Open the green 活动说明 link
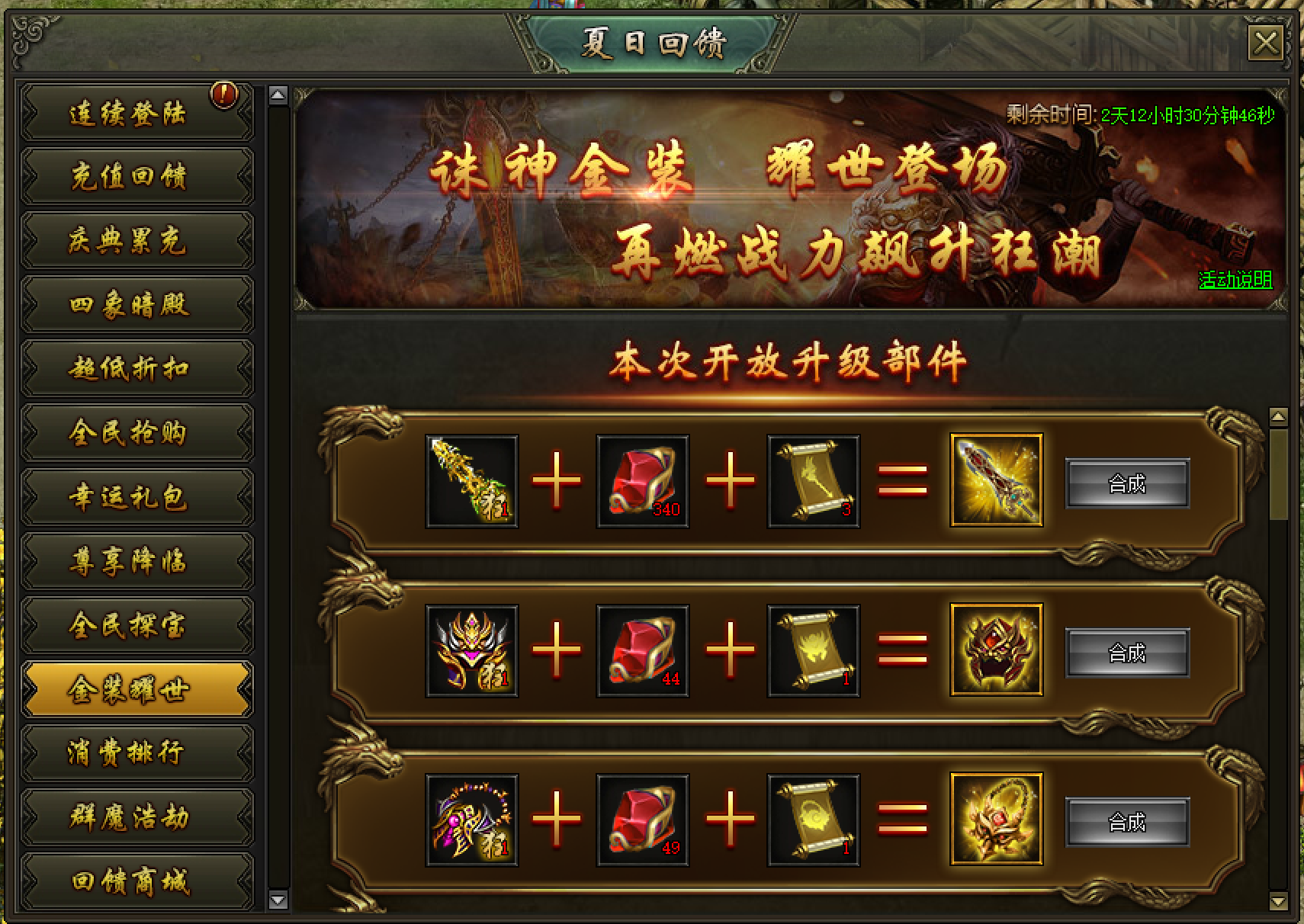The width and height of the screenshot is (1304, 924). point(1235,280)
